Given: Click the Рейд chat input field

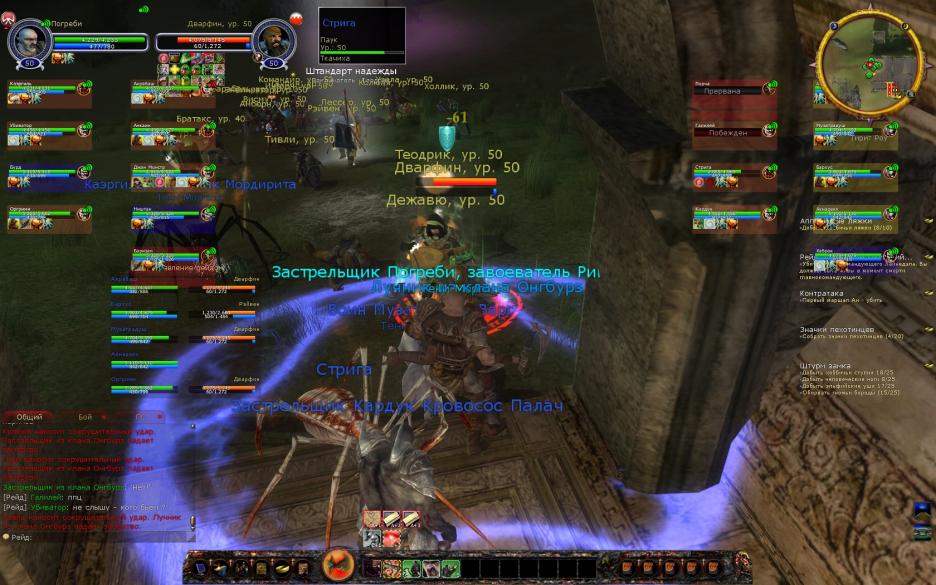Looking at the screenshot, I should pyautogui.click(x=100, y=538).
